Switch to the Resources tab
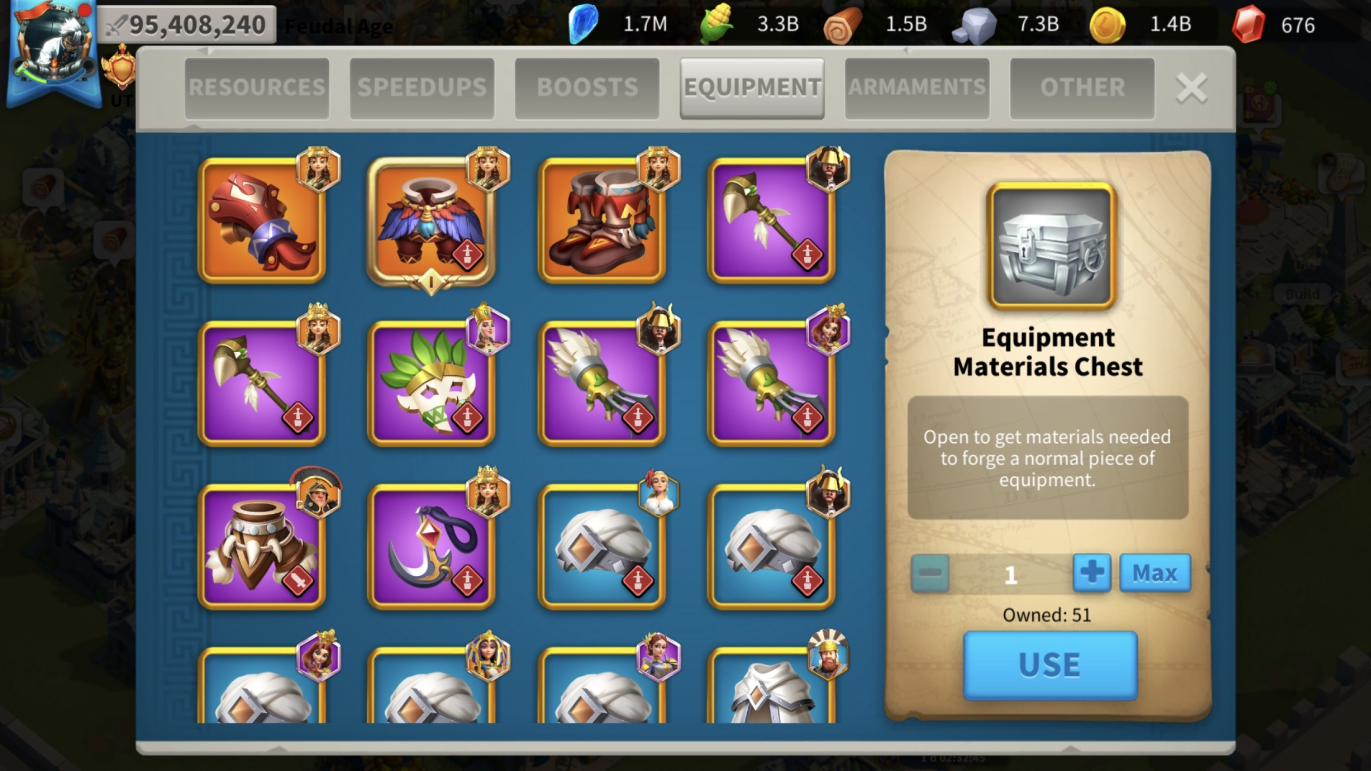 [257, 88]
